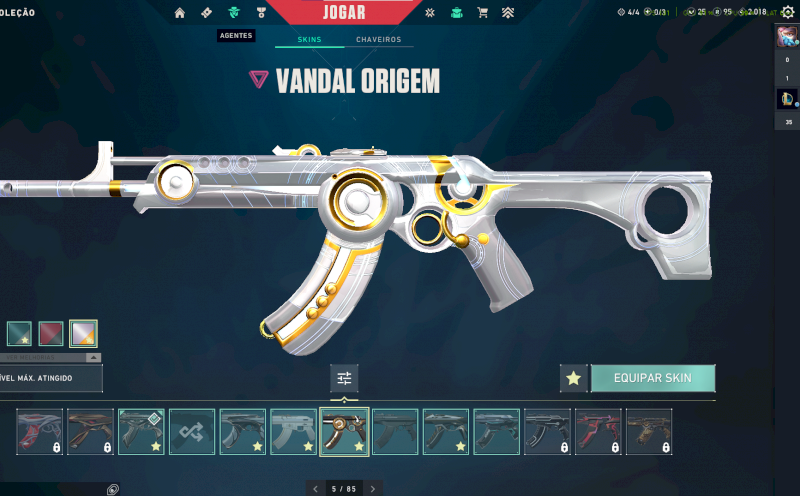
Task: Select the teal color variant swatch
Action: click(x=20, y=333)
